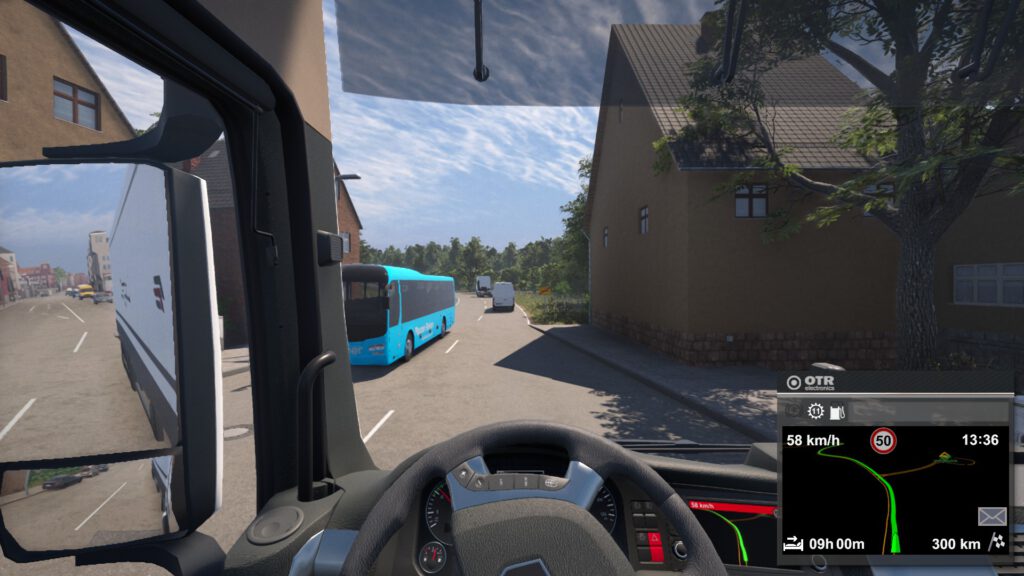Open the envelope message icon on GPS
This screenshot has width=1024, height=576.
click(x=991, y=516)
